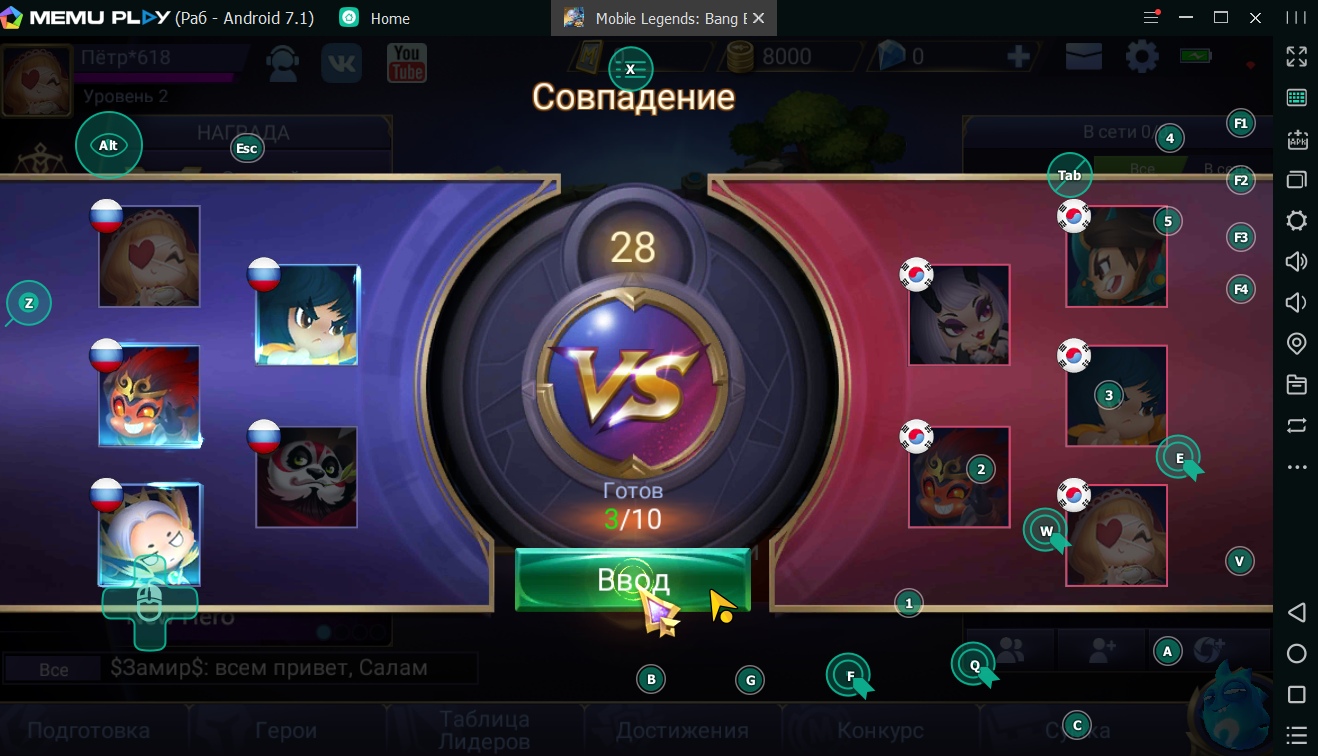1318x756 pixels.
Task: Mute audio with the speaker icon
Action: point(1296,302)
